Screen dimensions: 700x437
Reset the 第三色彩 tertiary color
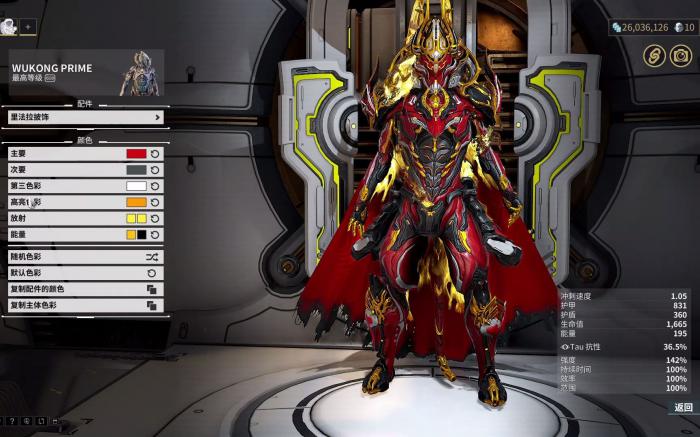tap(156, 186)
